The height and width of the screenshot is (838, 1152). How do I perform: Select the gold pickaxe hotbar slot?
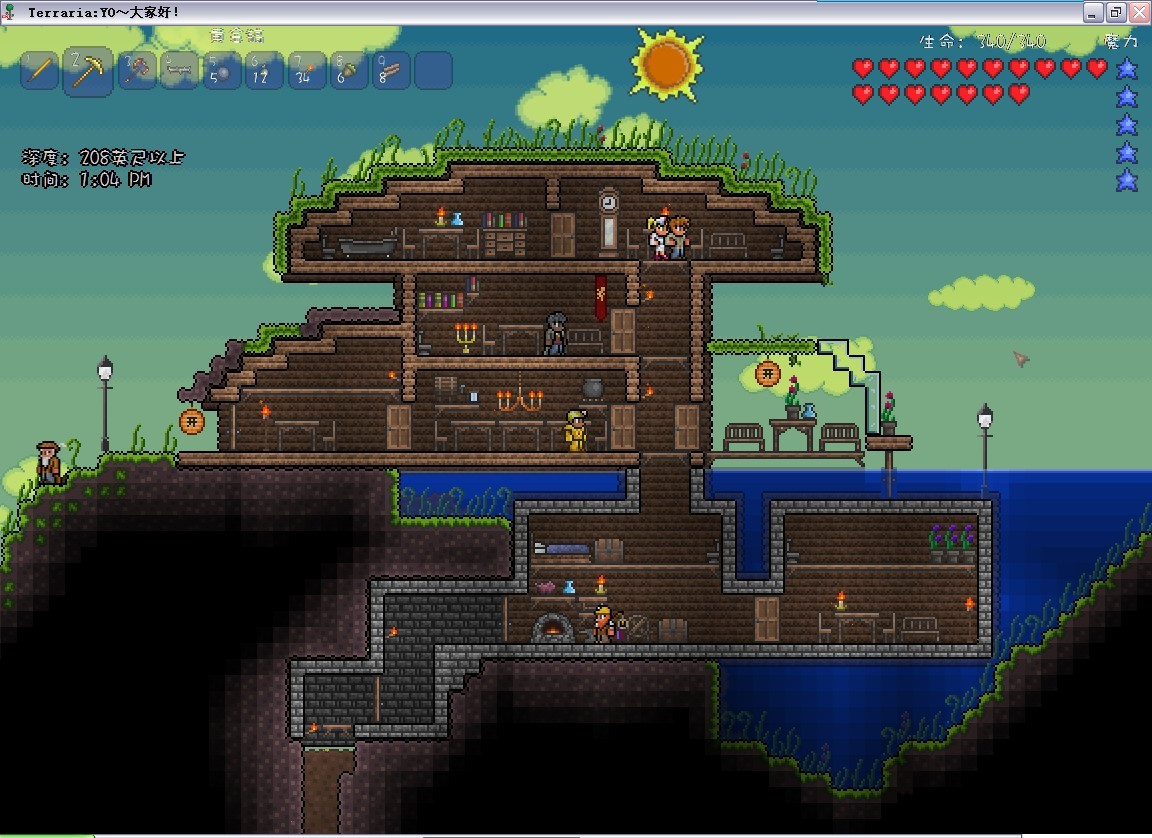pyautogui.click(x=88, y=71)
